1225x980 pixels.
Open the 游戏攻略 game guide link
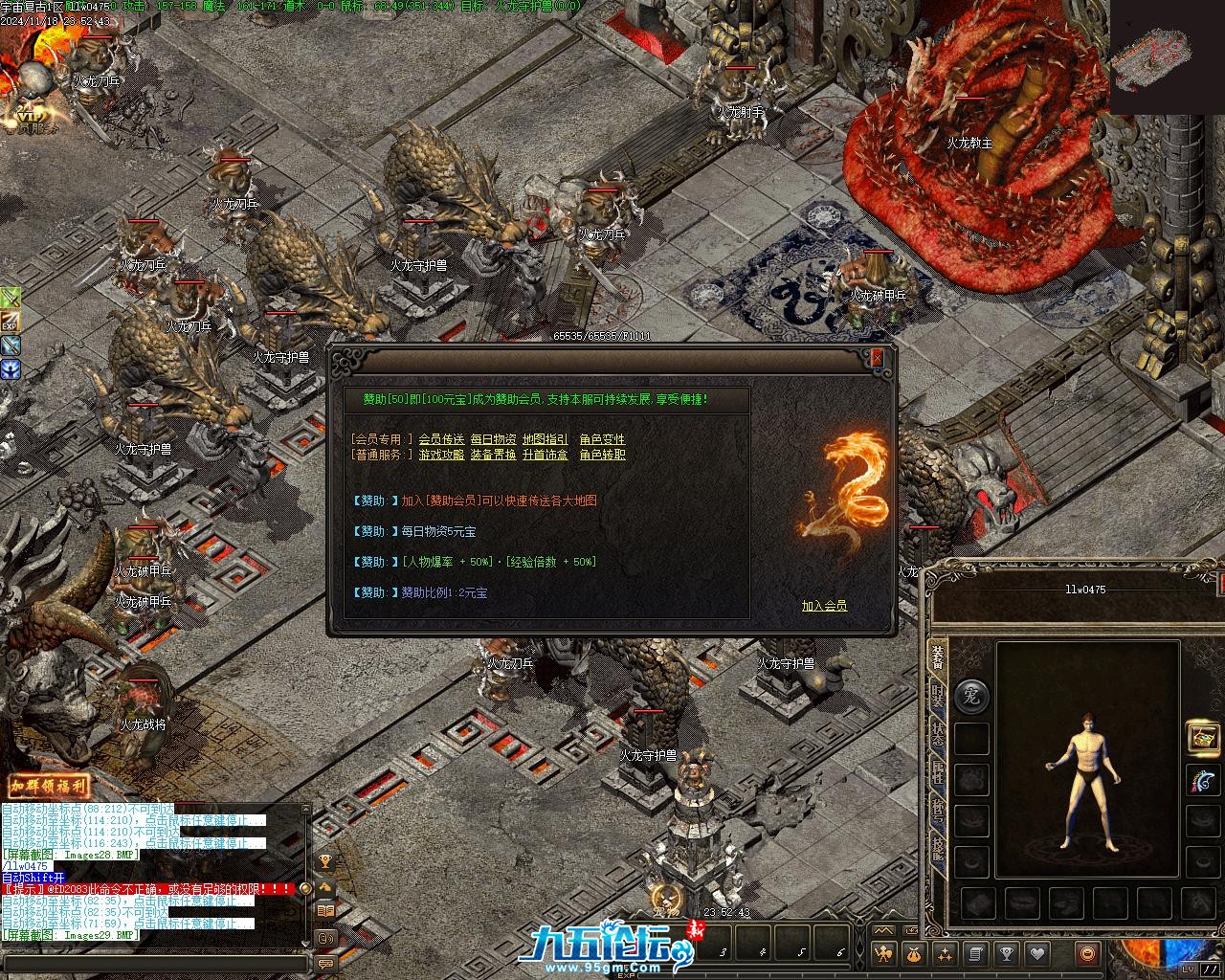pos(441,455)
